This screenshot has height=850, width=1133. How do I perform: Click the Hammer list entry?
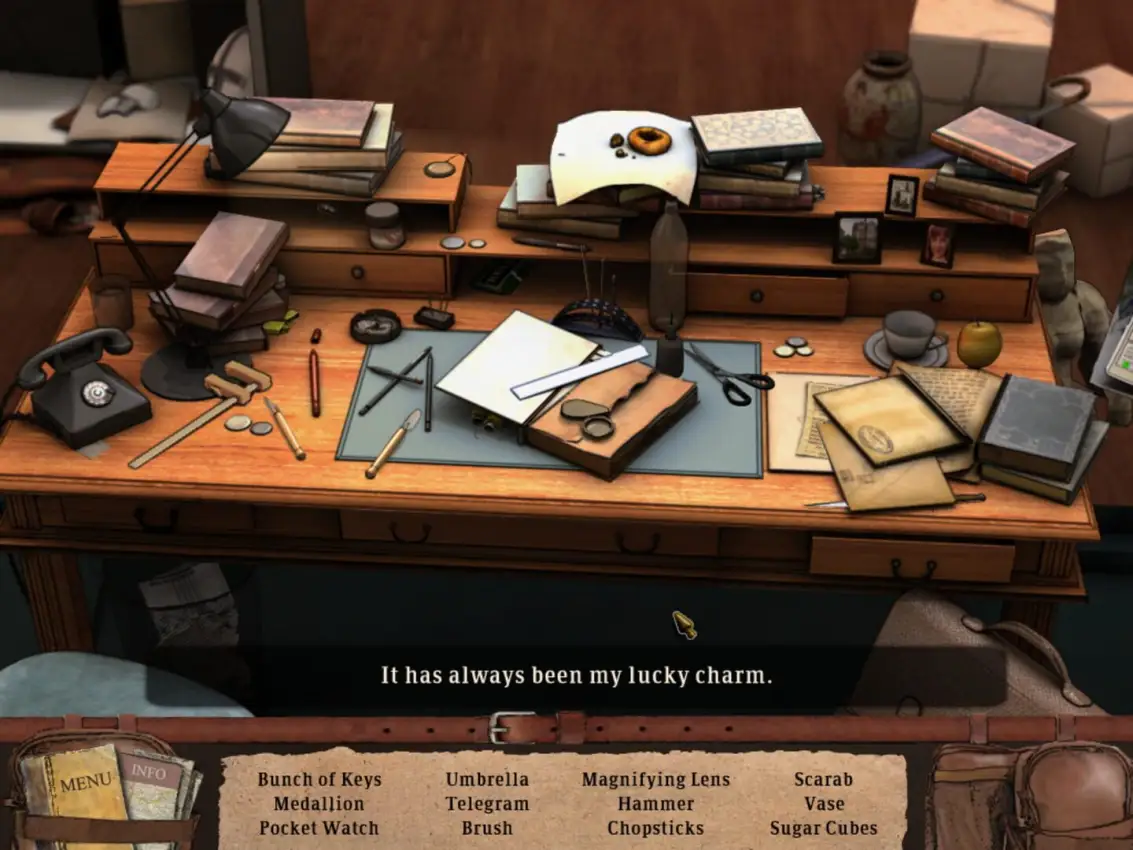[656, 804]
